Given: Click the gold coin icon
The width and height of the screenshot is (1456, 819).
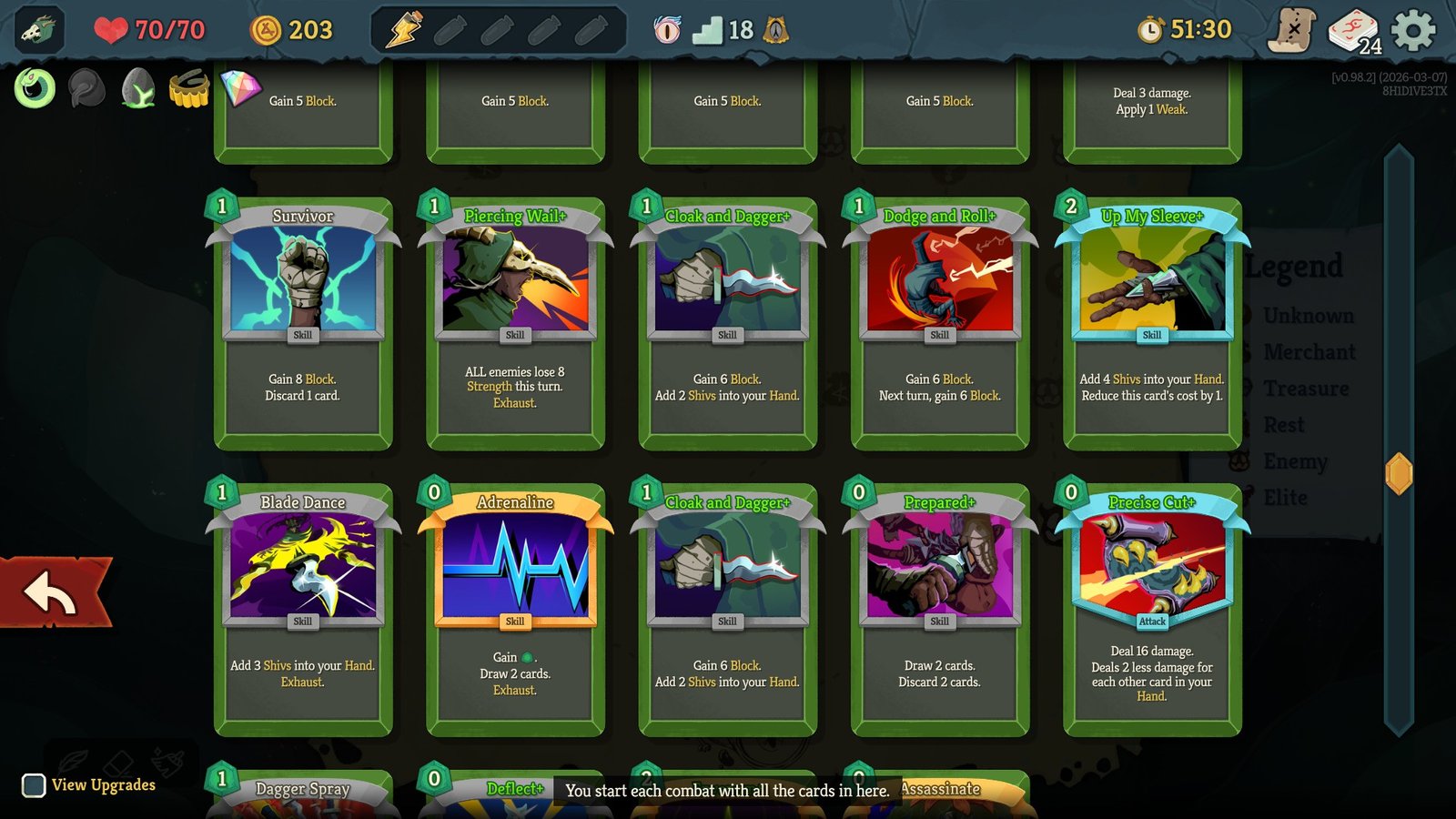Looking at the screenshot, I should pyautogui.click(x=265, y=30).
